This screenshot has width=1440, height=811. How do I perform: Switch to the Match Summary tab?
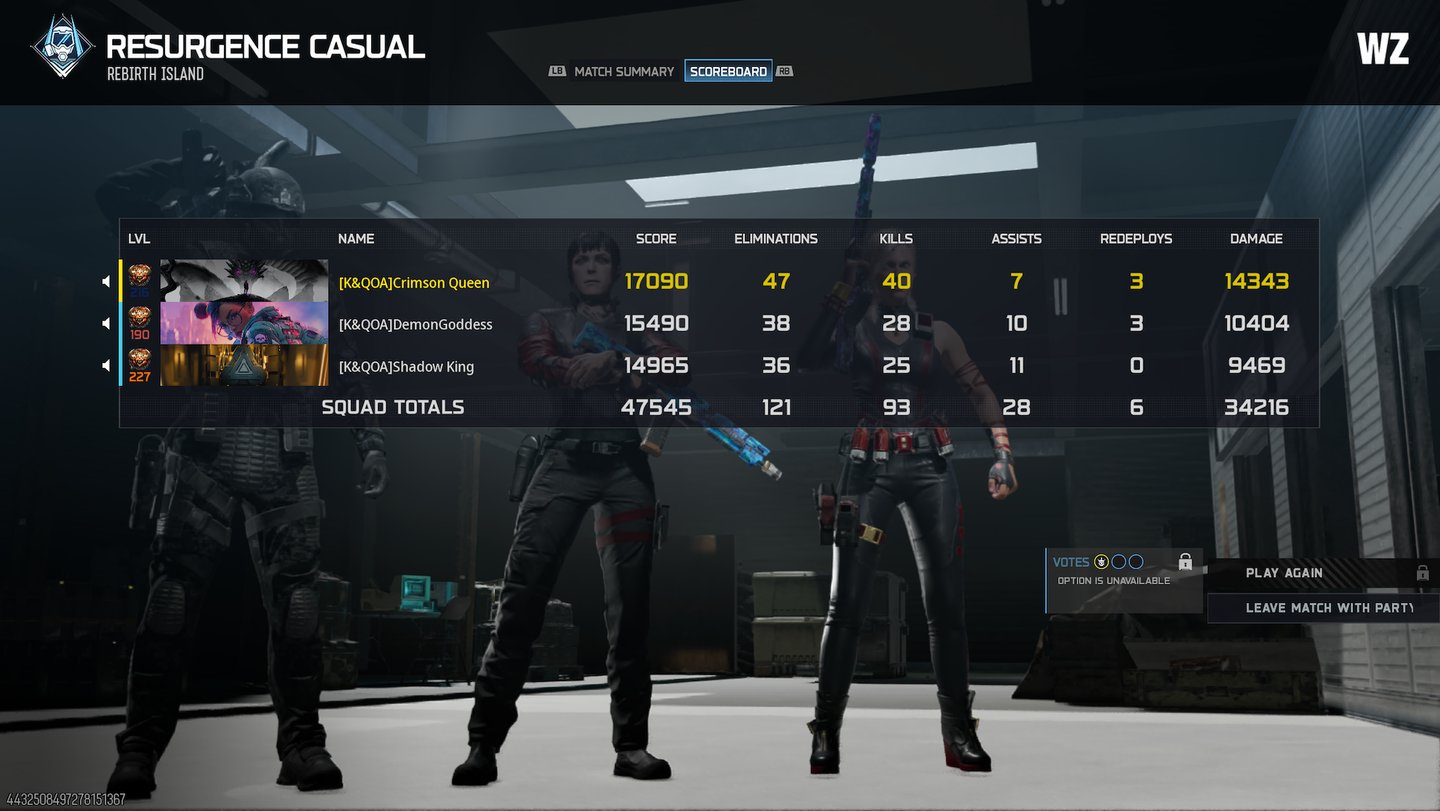624,72
